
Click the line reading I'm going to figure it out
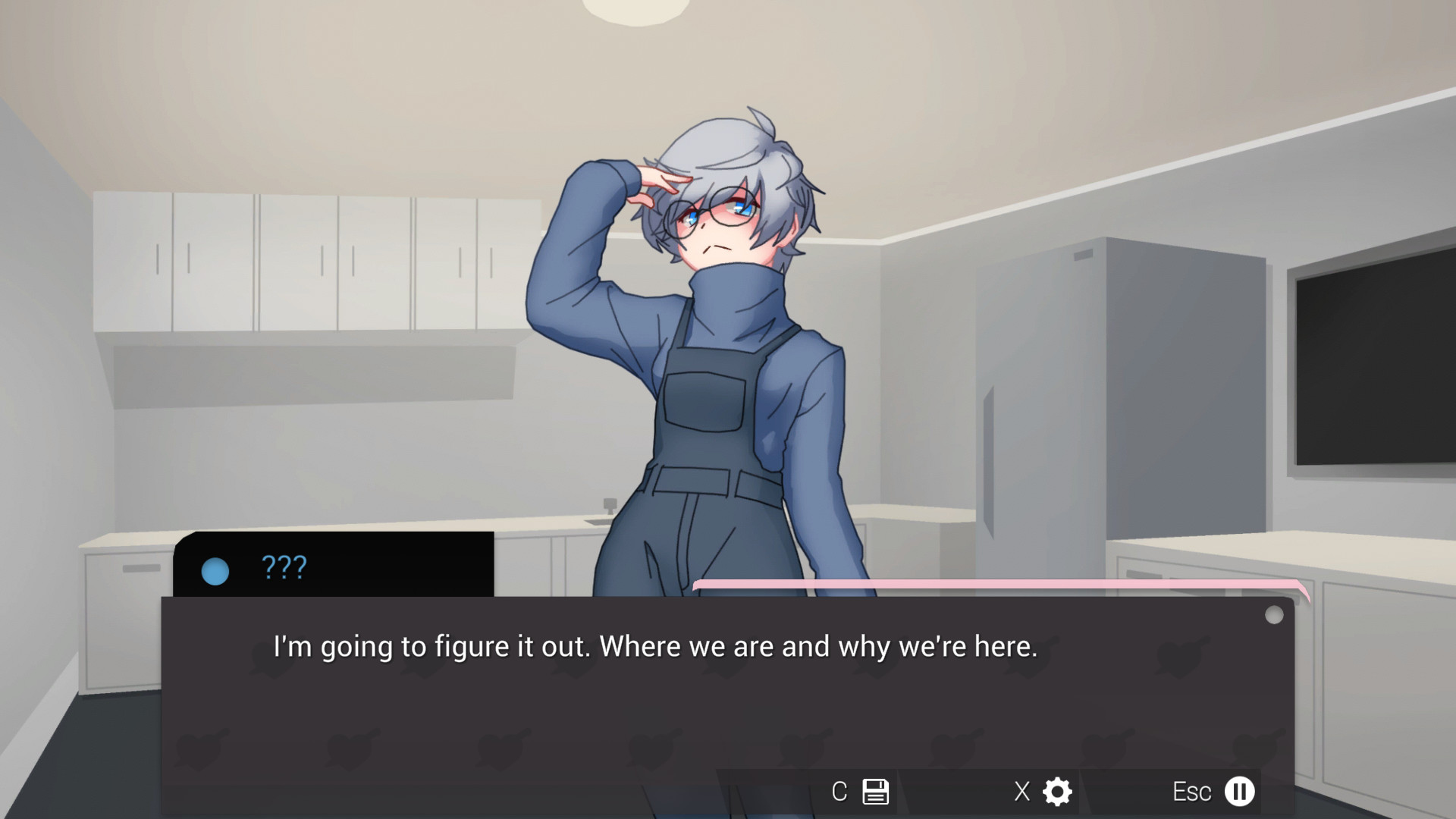657,647
